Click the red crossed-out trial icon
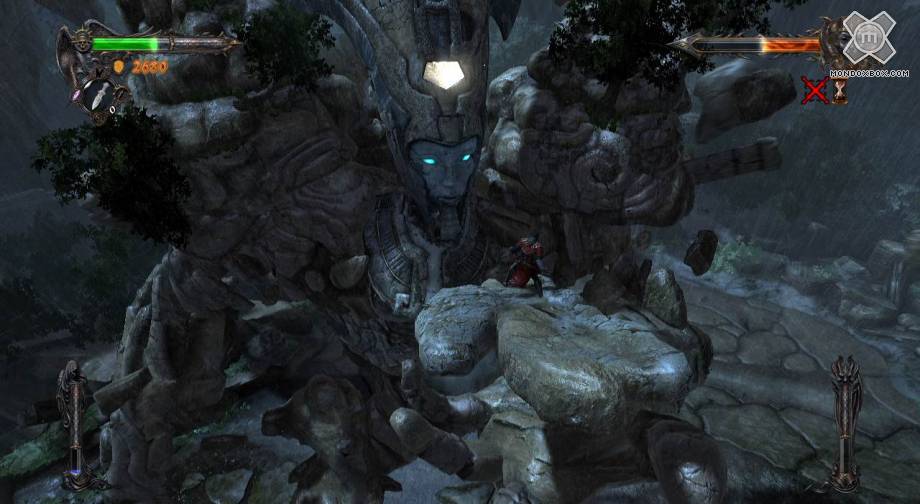The width and height of the screenshot is (920, 504). [x=815, y=91]
